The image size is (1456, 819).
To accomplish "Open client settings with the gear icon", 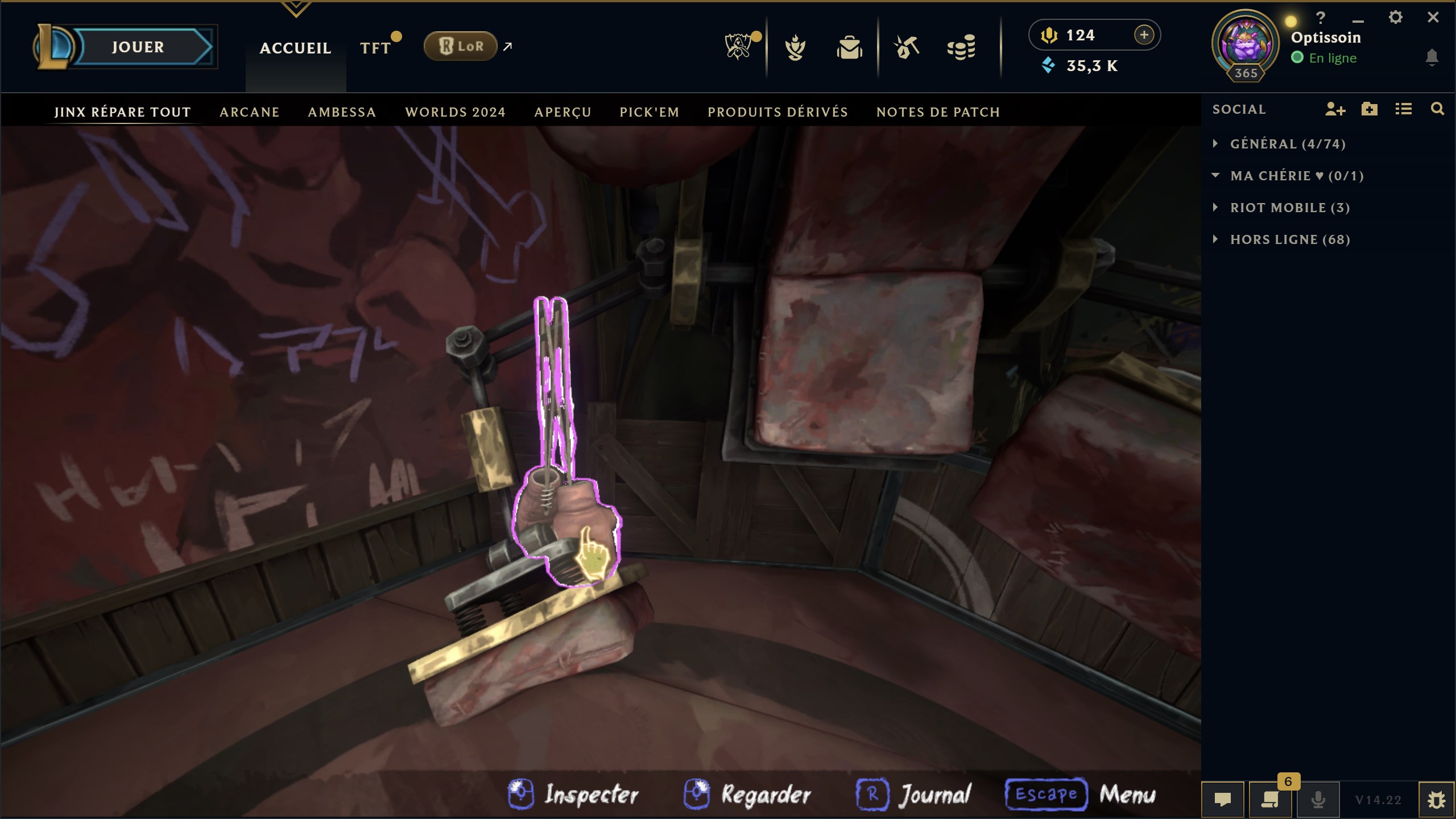I will click(x=1396, y=17).
